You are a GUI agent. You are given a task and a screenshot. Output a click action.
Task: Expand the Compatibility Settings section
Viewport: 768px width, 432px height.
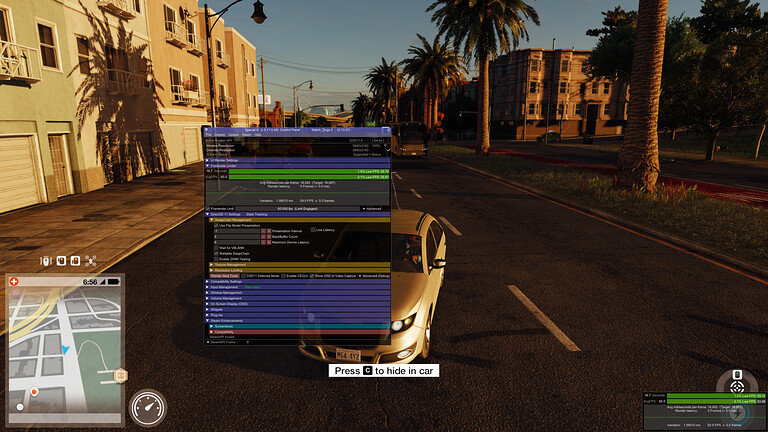[x=227, y=282]
